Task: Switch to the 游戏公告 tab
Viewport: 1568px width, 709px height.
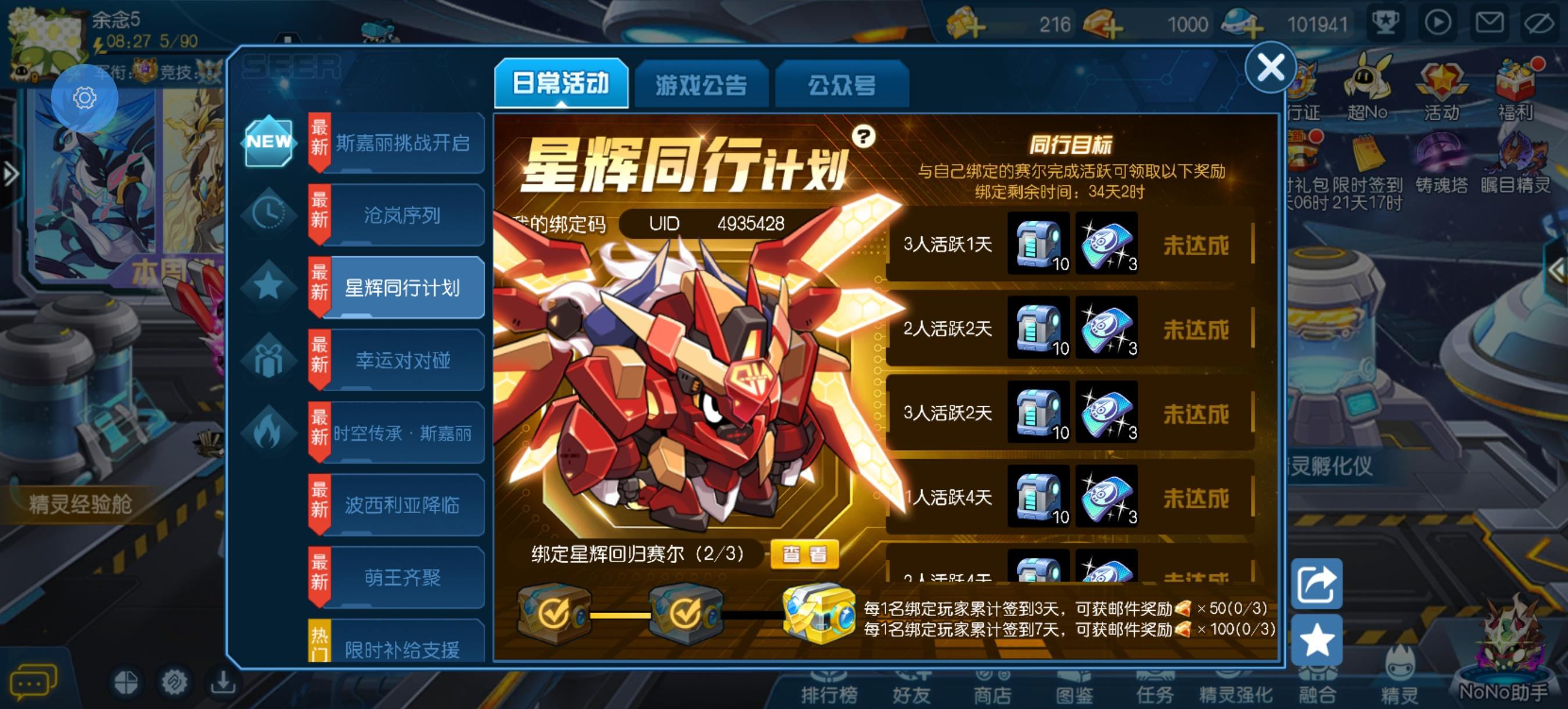Action: 702,85
